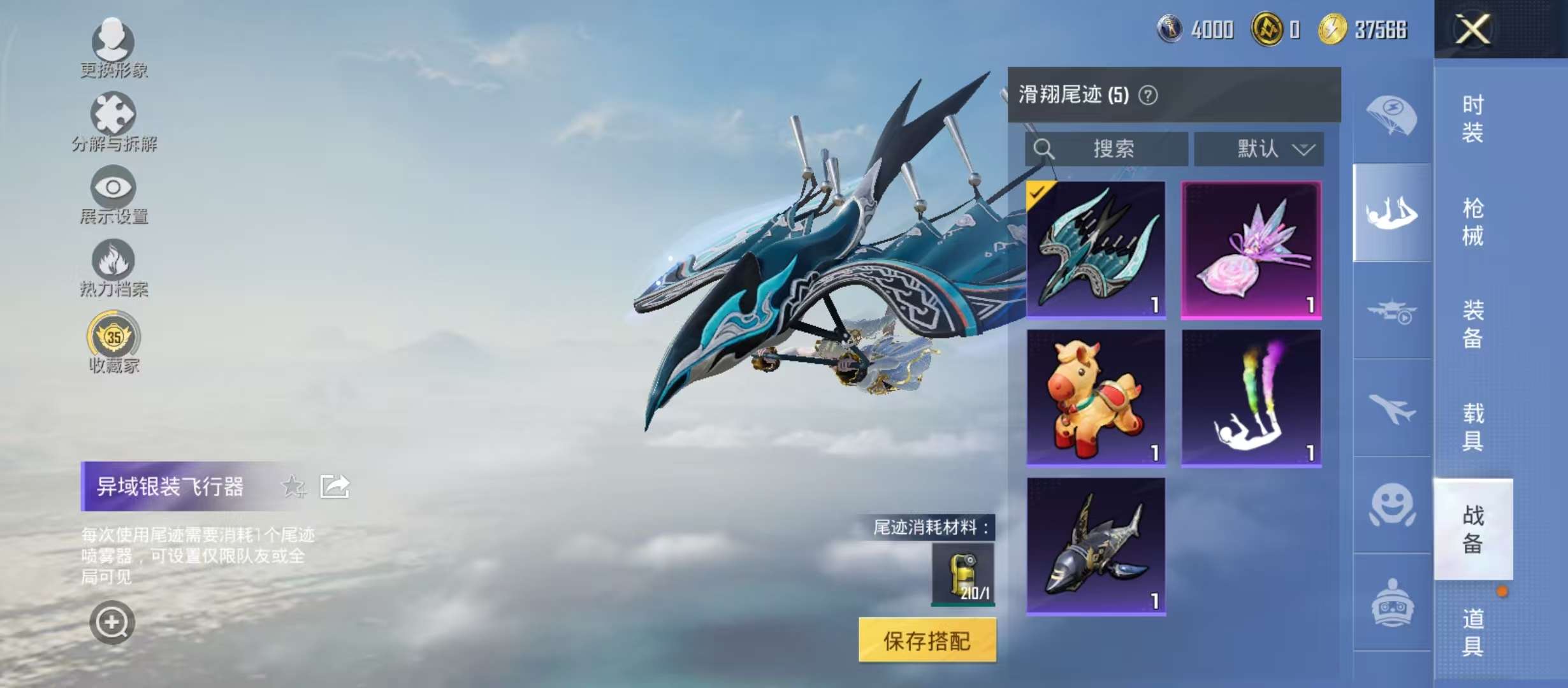Open 分解与拆解 dismantle menu

coord(113,122)
